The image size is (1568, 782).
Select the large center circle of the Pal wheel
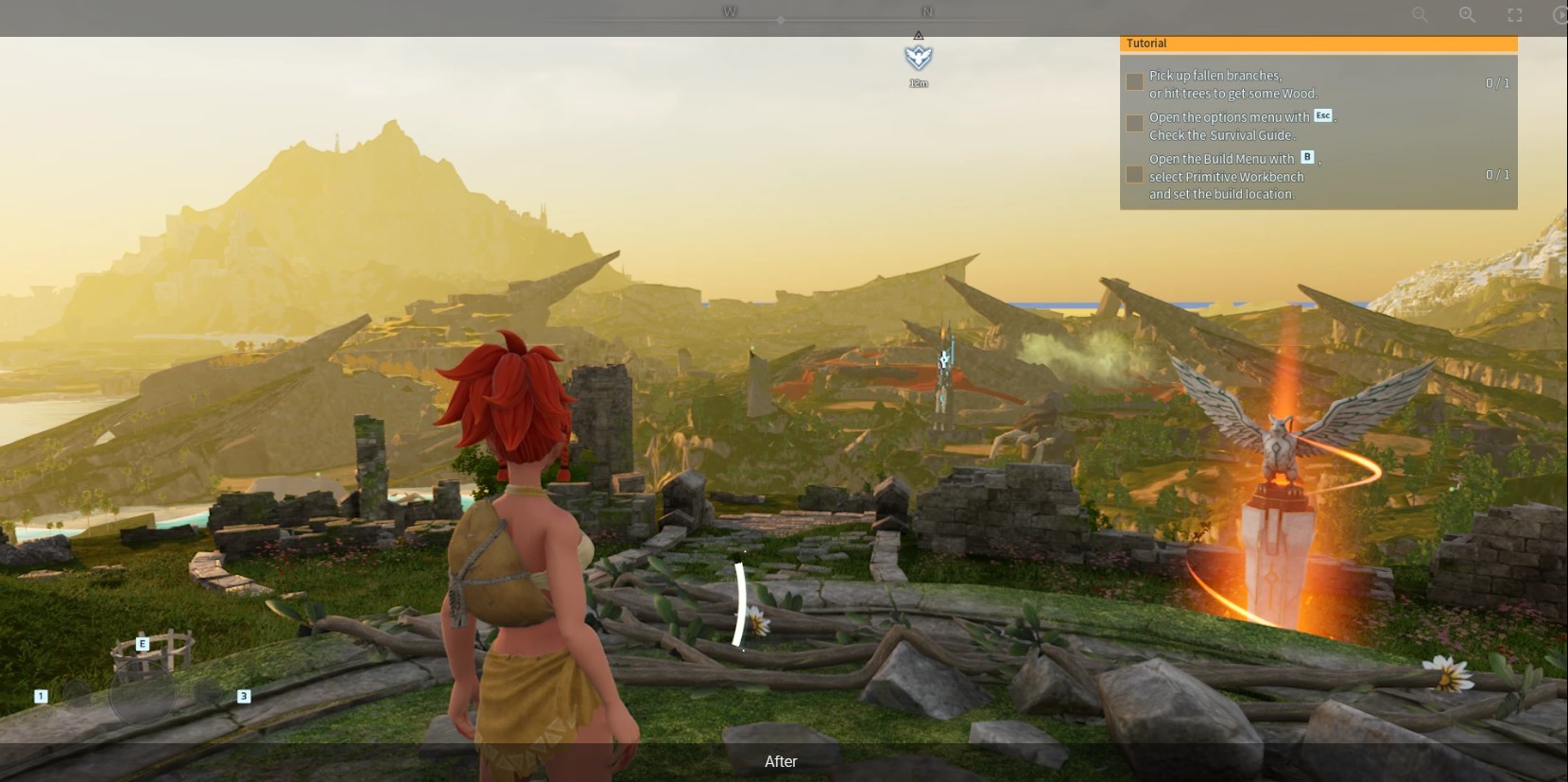pos(142,694)
